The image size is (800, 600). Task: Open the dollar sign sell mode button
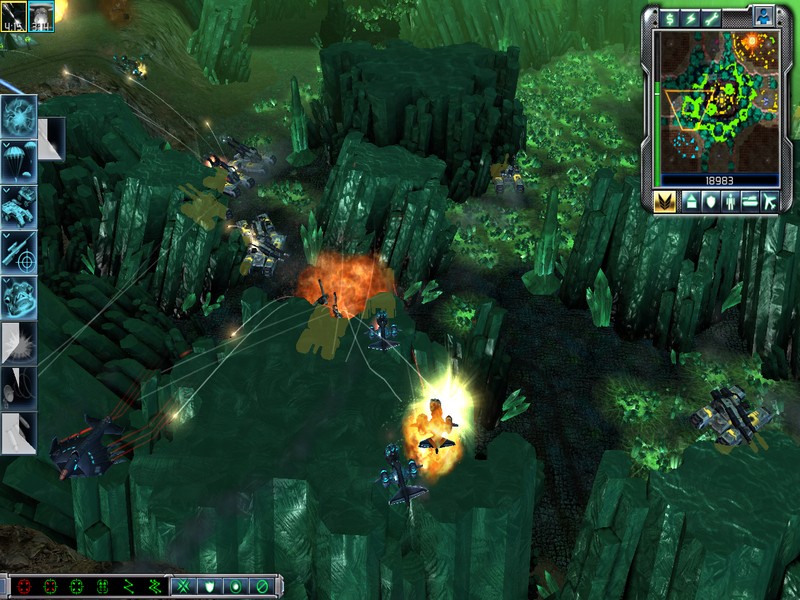coord(668,18)
